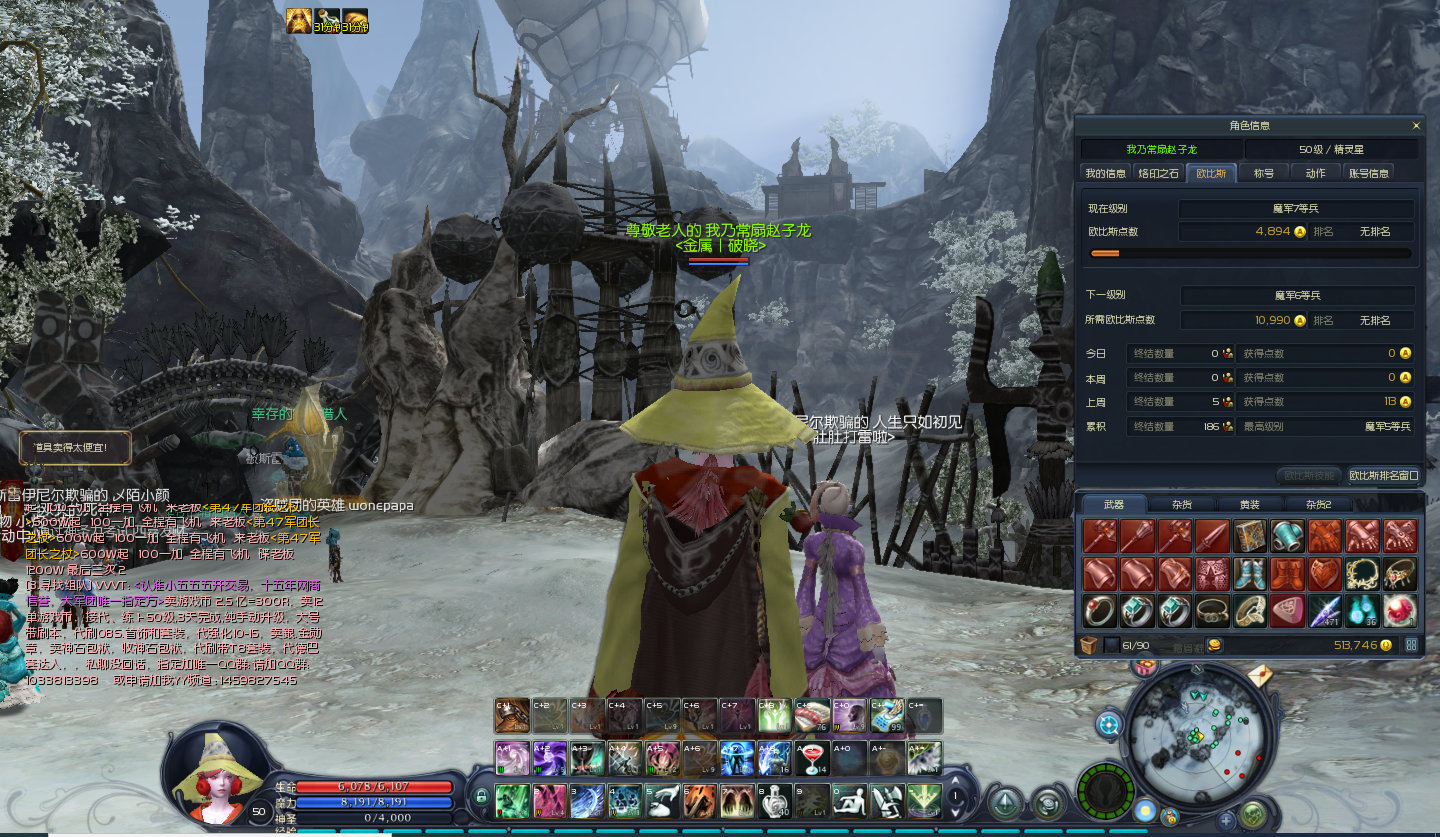Switch to the 我的信息 tab
Viewport: 1440px width, 837px height.
tap(1105, 173)
